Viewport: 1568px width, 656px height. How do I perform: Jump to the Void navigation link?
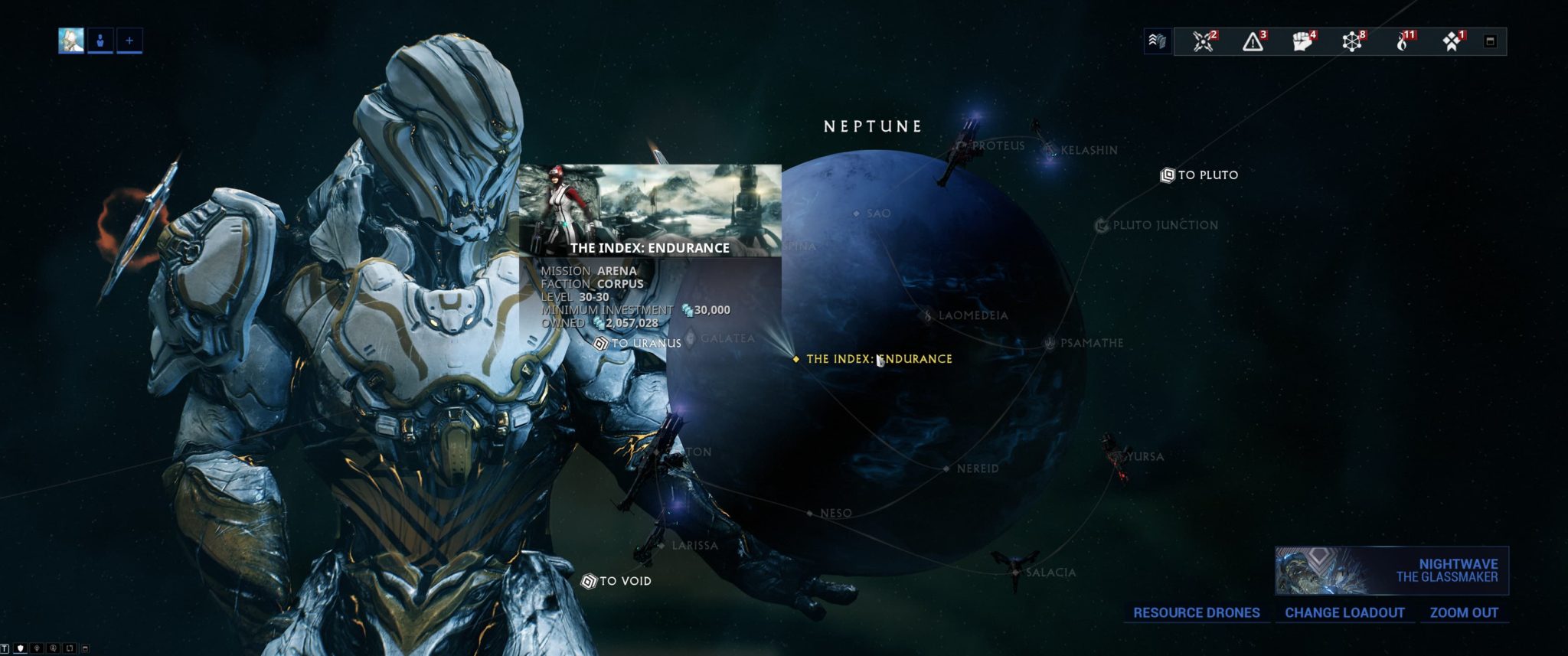pos(616,582)
